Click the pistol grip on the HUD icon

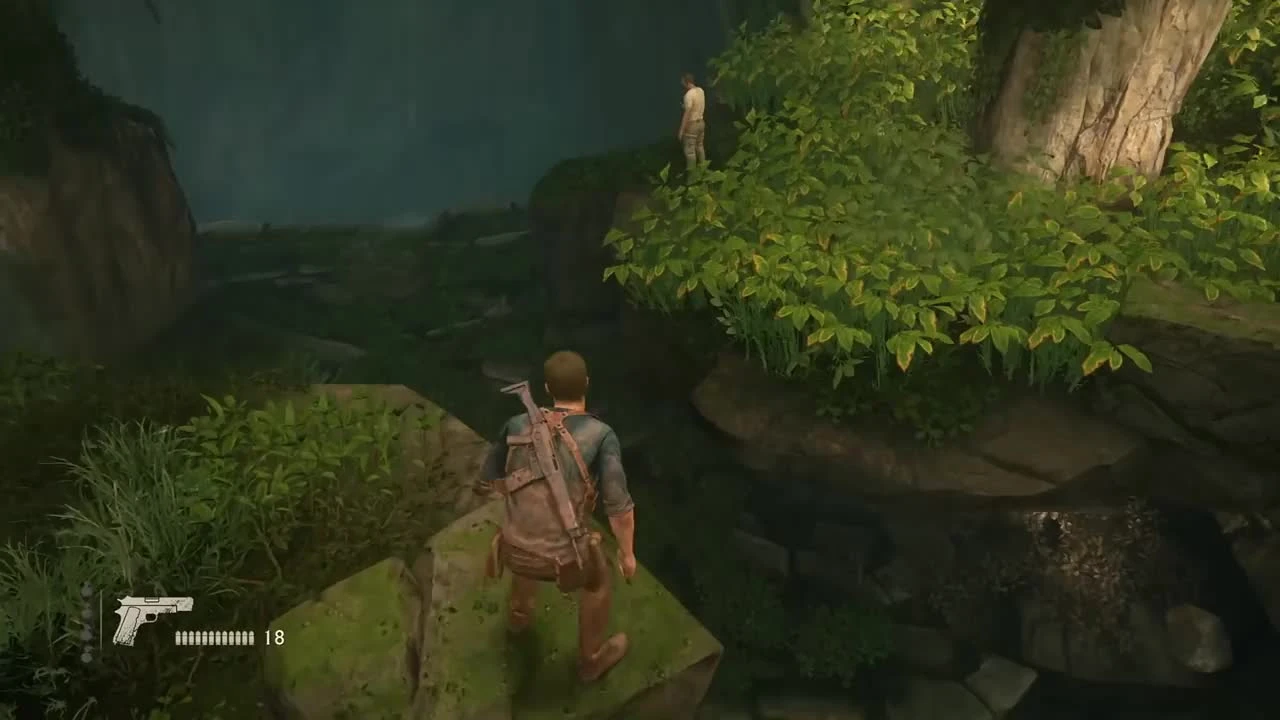pos(128,626)
